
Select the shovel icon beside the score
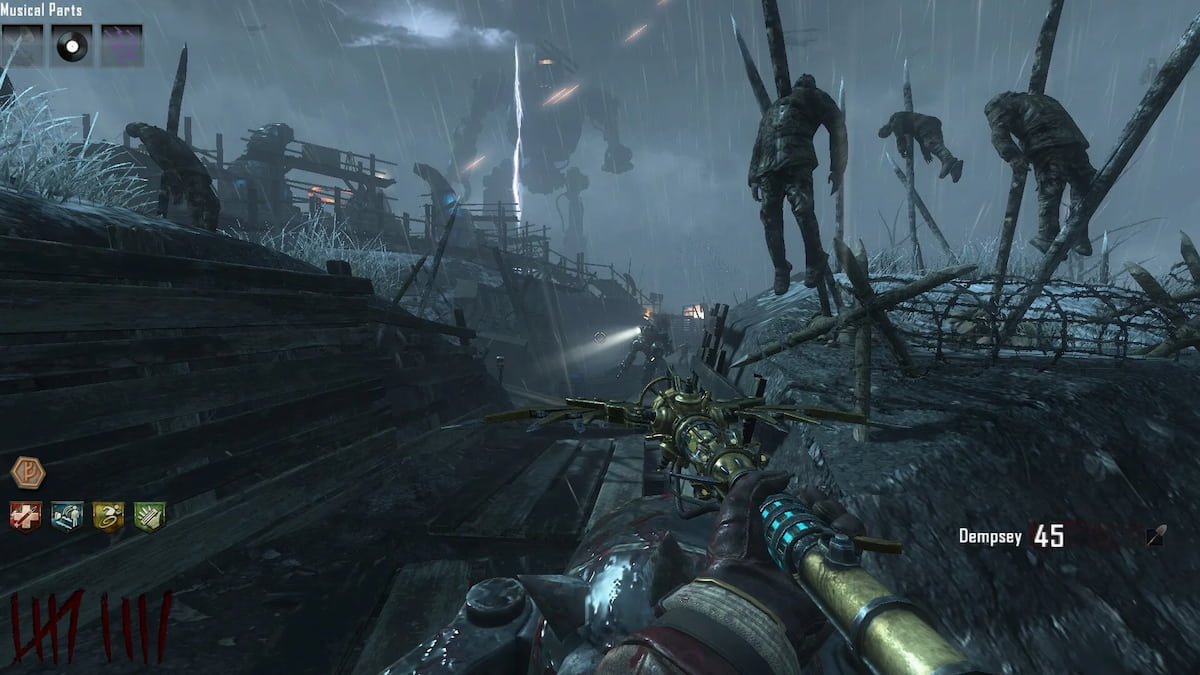1155,537
